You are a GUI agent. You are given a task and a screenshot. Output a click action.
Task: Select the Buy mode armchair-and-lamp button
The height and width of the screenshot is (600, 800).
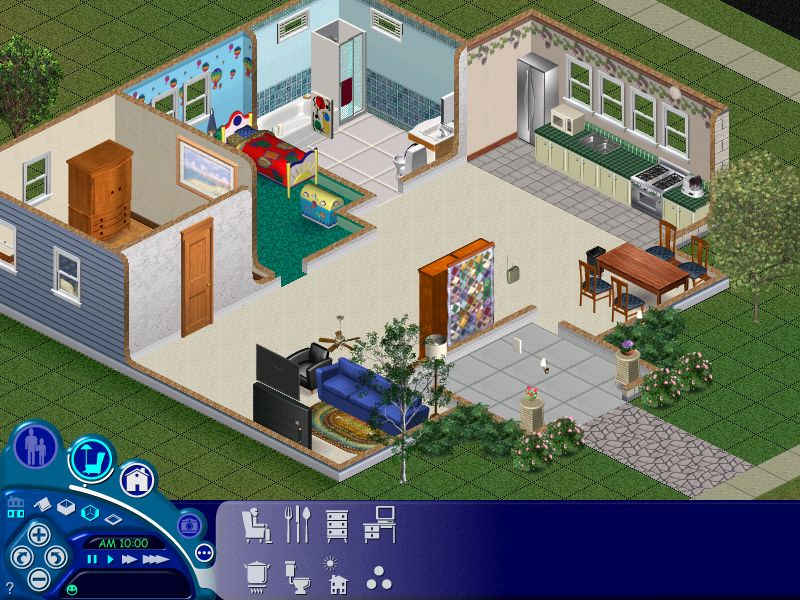tap(91, 459)
